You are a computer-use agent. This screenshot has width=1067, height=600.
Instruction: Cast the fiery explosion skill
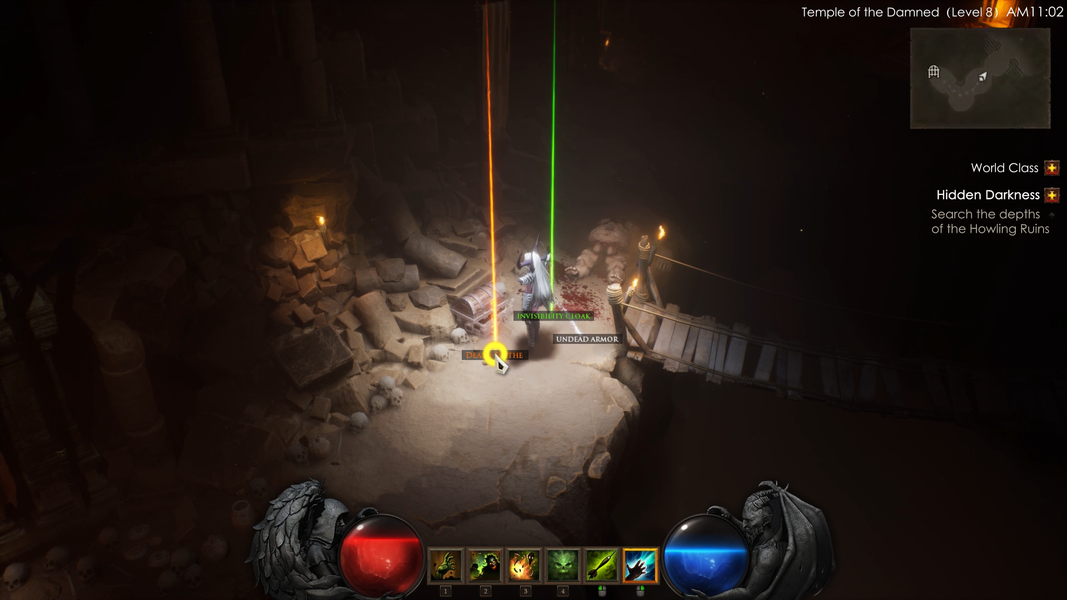tap(524, 566)
